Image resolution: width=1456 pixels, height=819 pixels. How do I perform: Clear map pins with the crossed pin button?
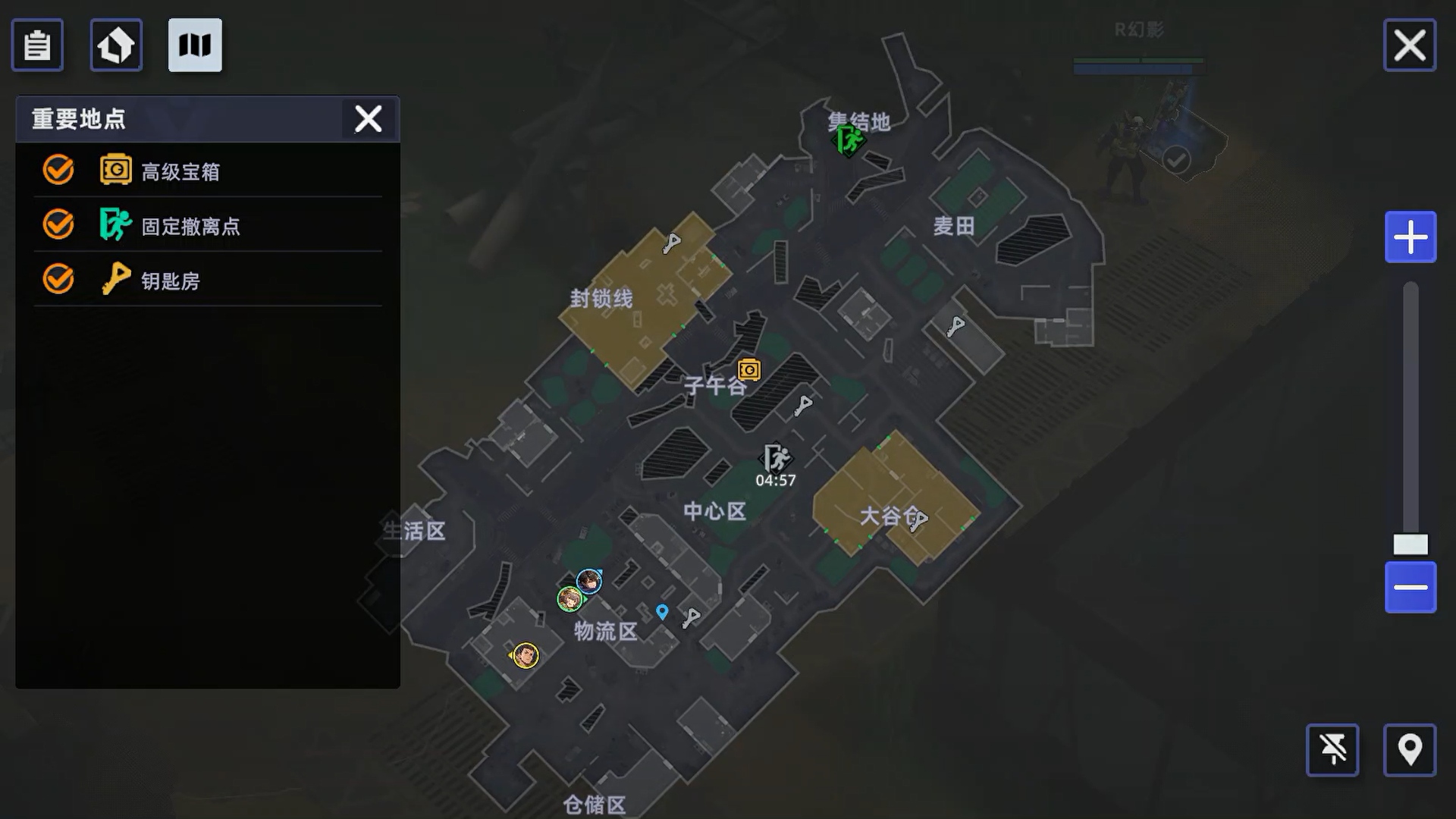pyautogui.click(x=1332, y=750)
